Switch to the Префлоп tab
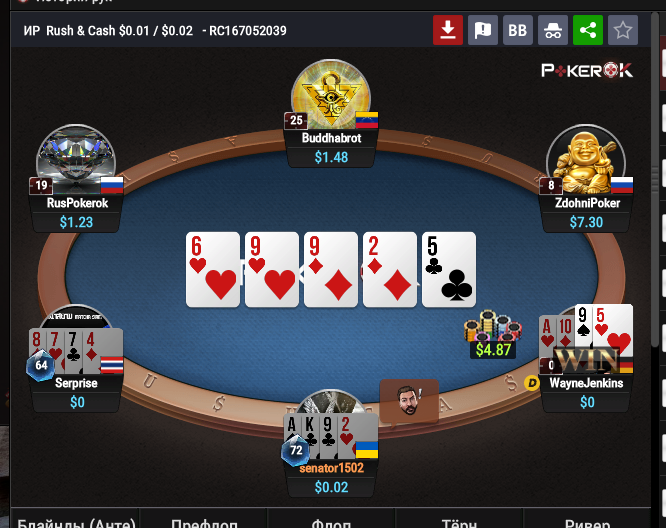Screen dimensions: 666x528 tap(203, 521)
